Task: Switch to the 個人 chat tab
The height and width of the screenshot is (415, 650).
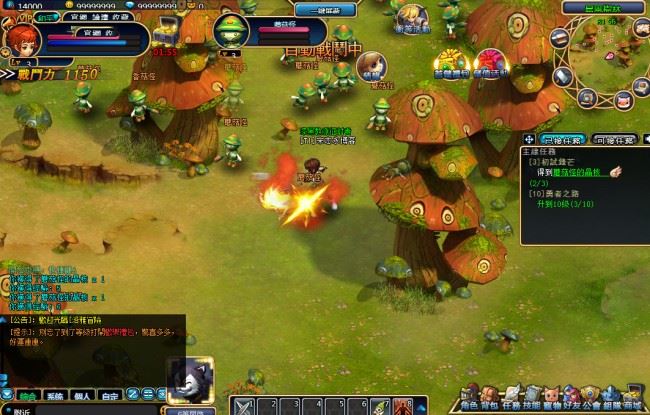Action: click(x=82, y=396)
